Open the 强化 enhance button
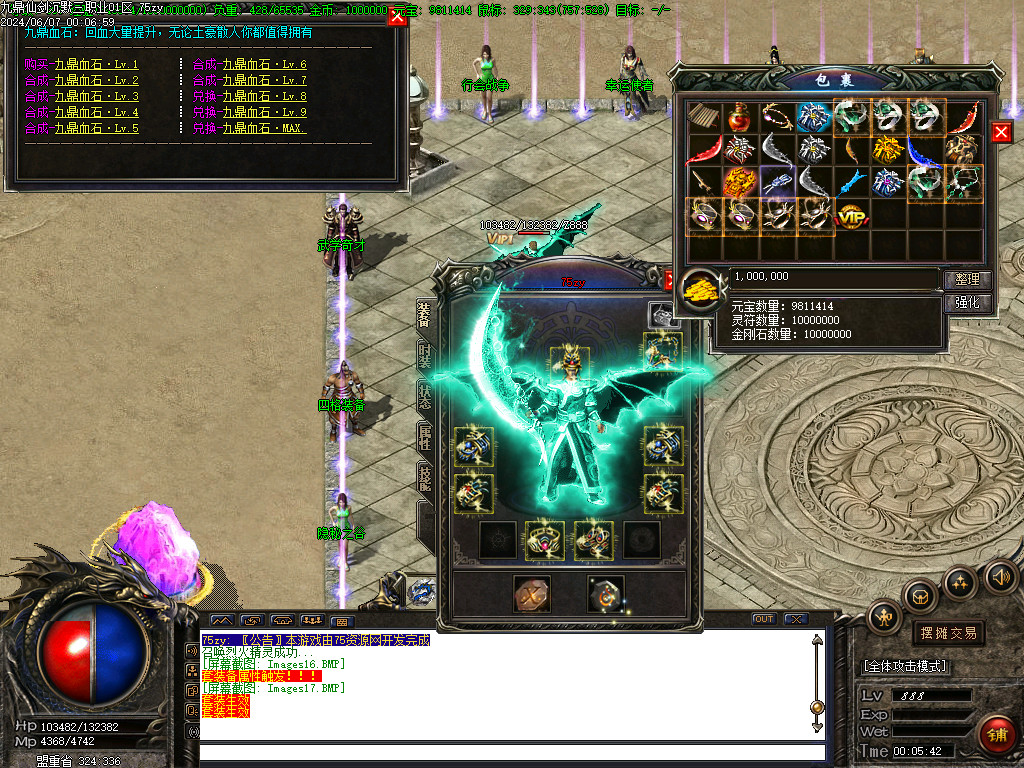Viewport: 1024px width, 768px height. (967, 302)
